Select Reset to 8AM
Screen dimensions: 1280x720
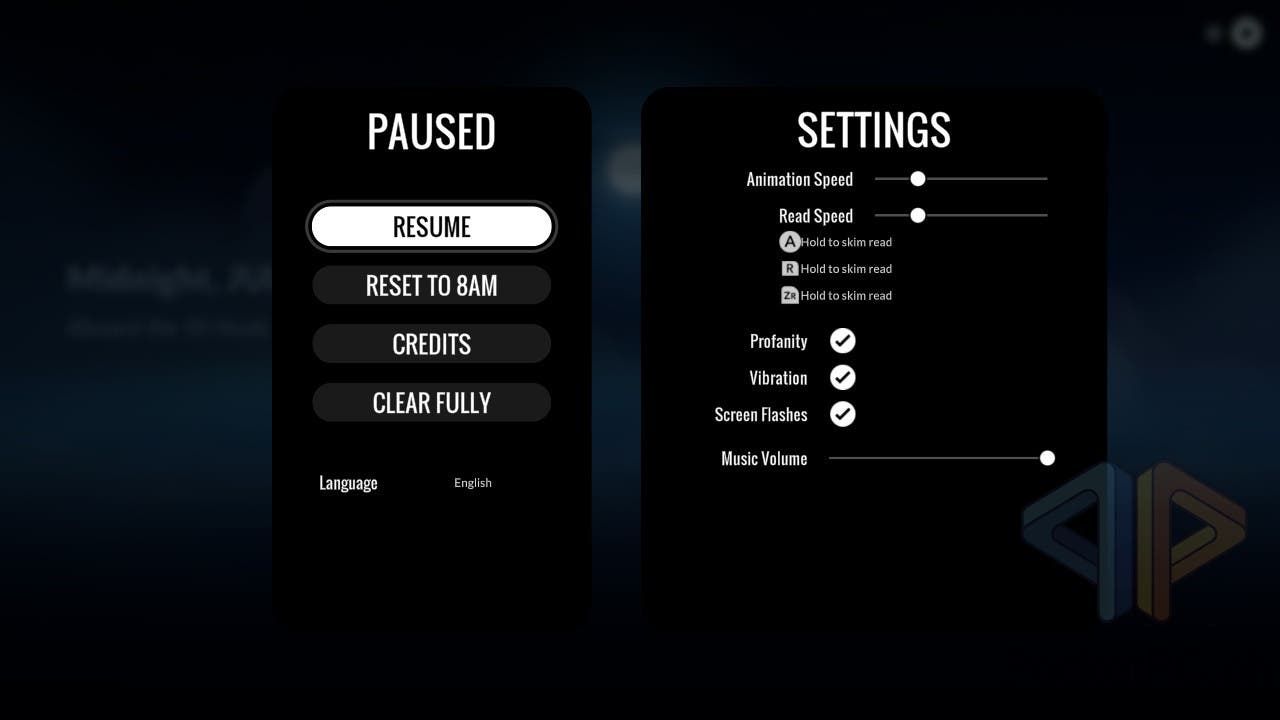431,286
